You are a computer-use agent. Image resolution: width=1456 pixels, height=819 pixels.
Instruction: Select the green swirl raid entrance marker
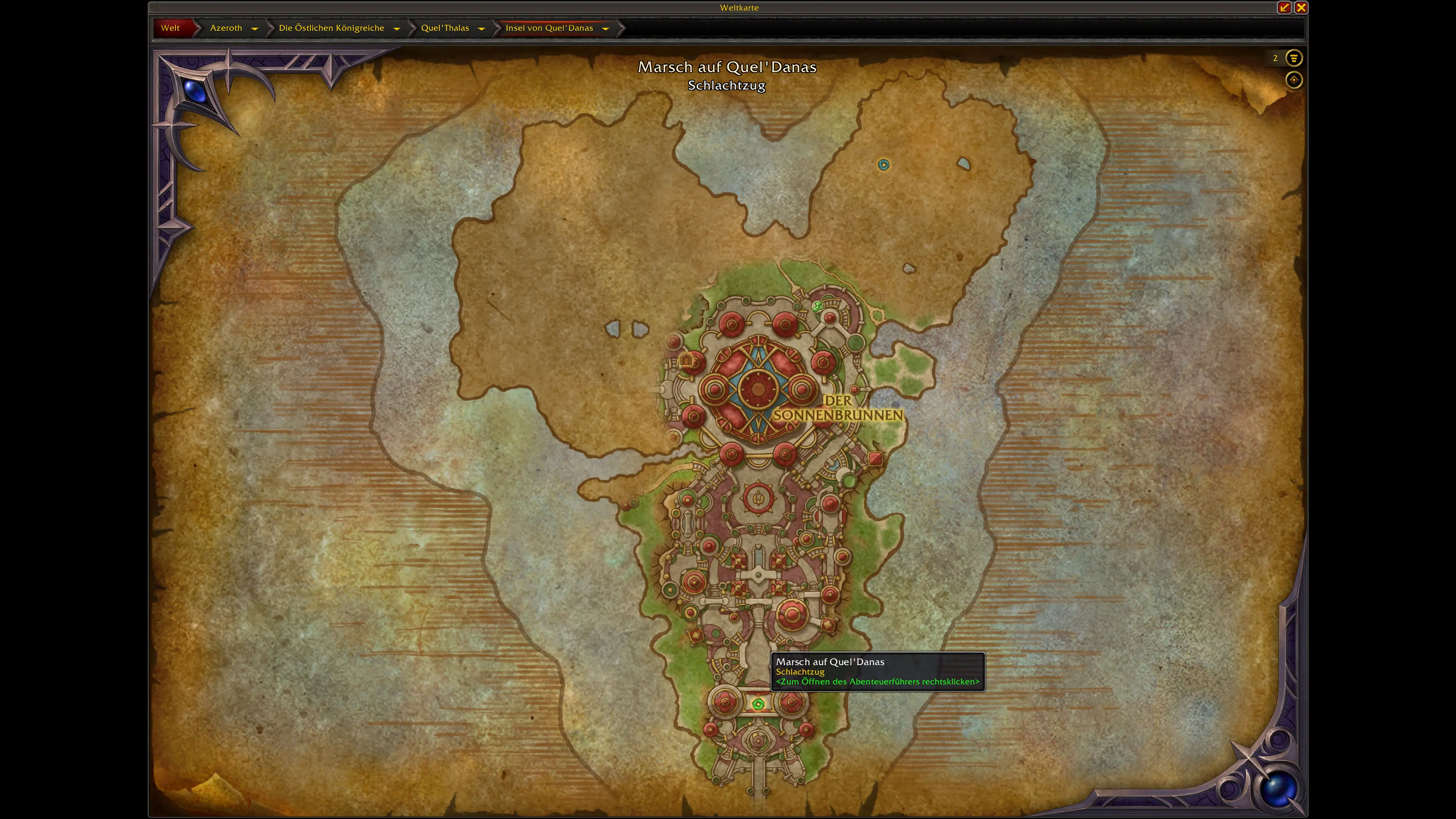pyautogui.click(x=758, y=704)
